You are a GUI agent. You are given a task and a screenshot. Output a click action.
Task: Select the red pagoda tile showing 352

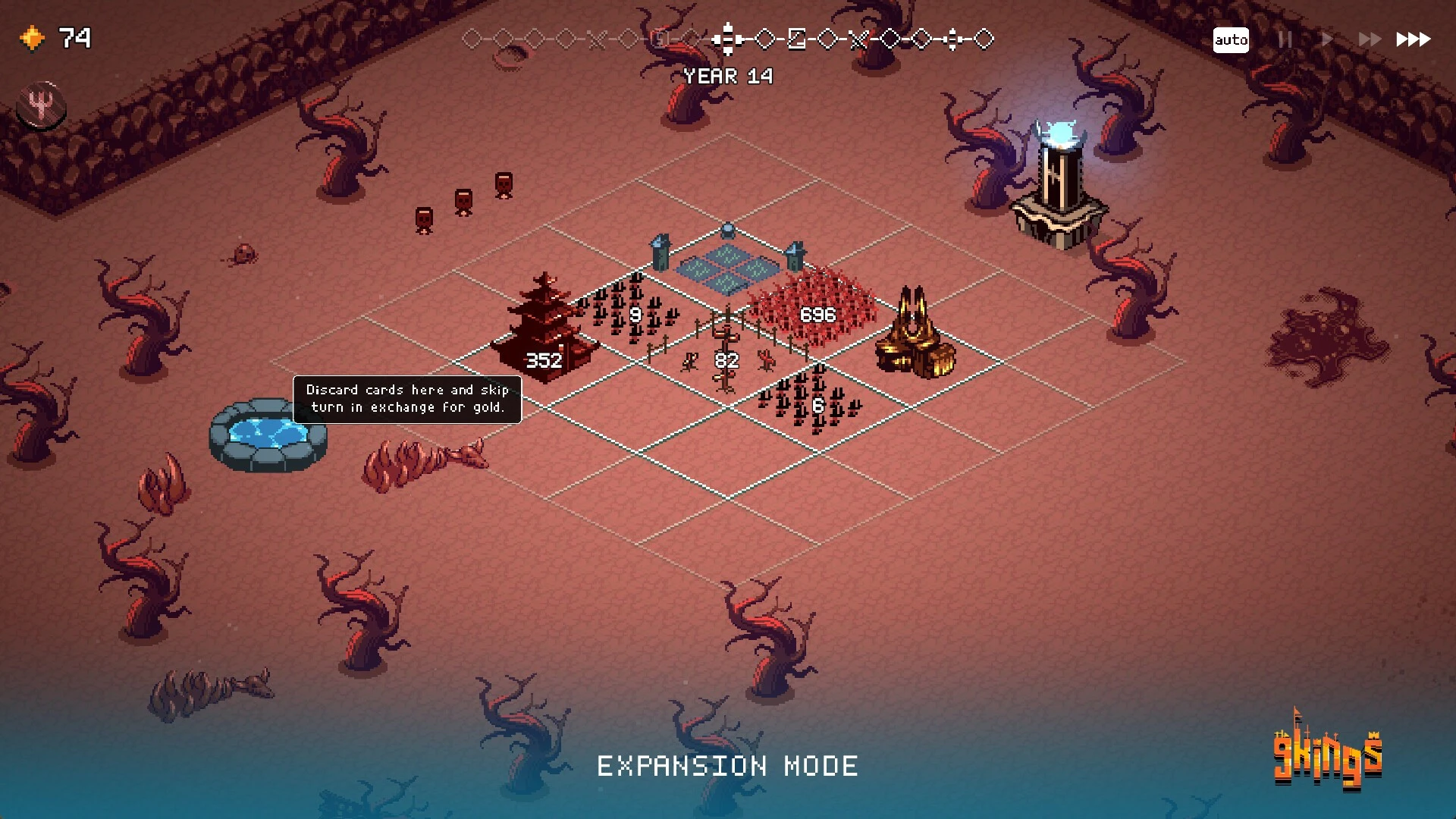[x=544, y=334]
